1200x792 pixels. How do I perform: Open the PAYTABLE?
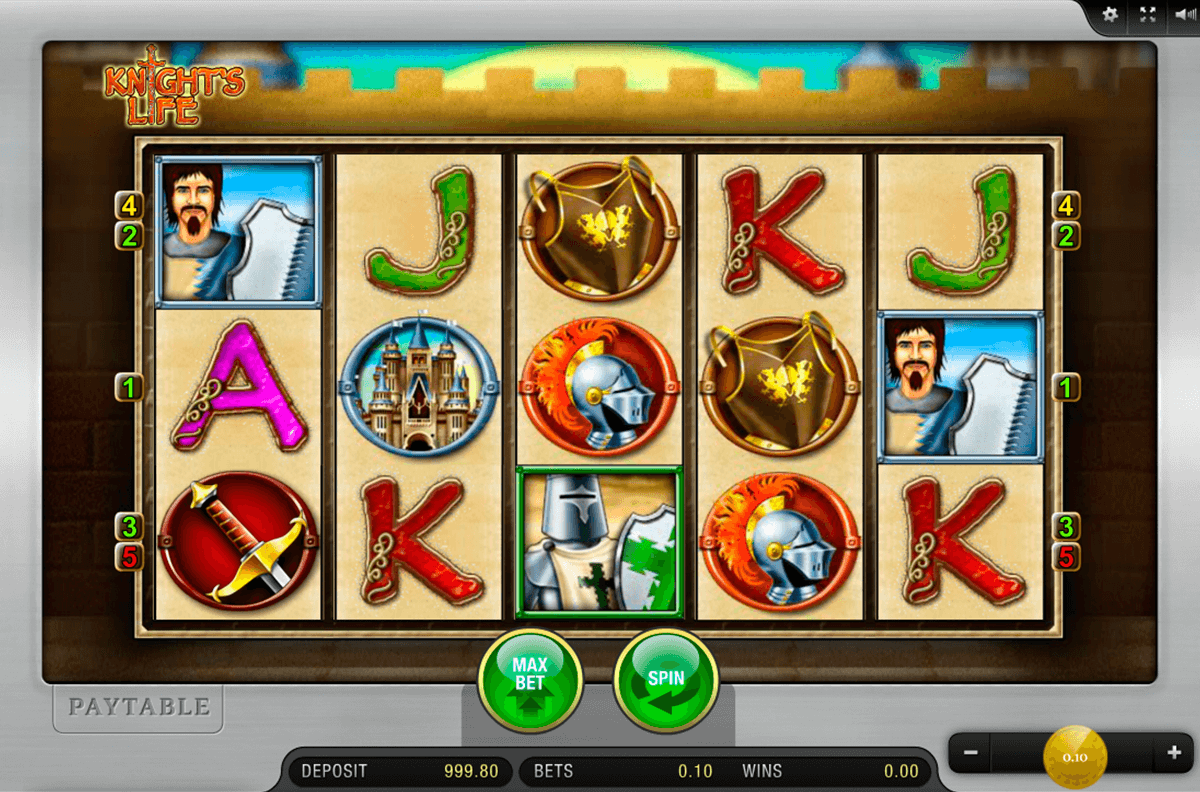(139, 707)
